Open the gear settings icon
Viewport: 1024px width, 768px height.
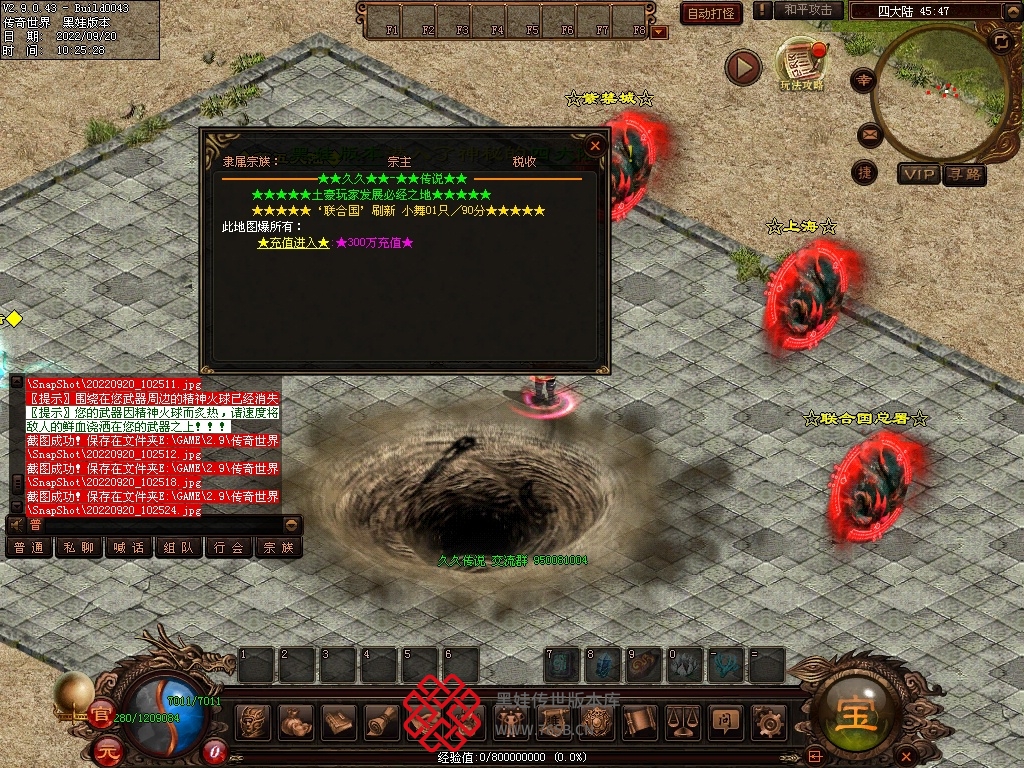click(x=769, y=721)
